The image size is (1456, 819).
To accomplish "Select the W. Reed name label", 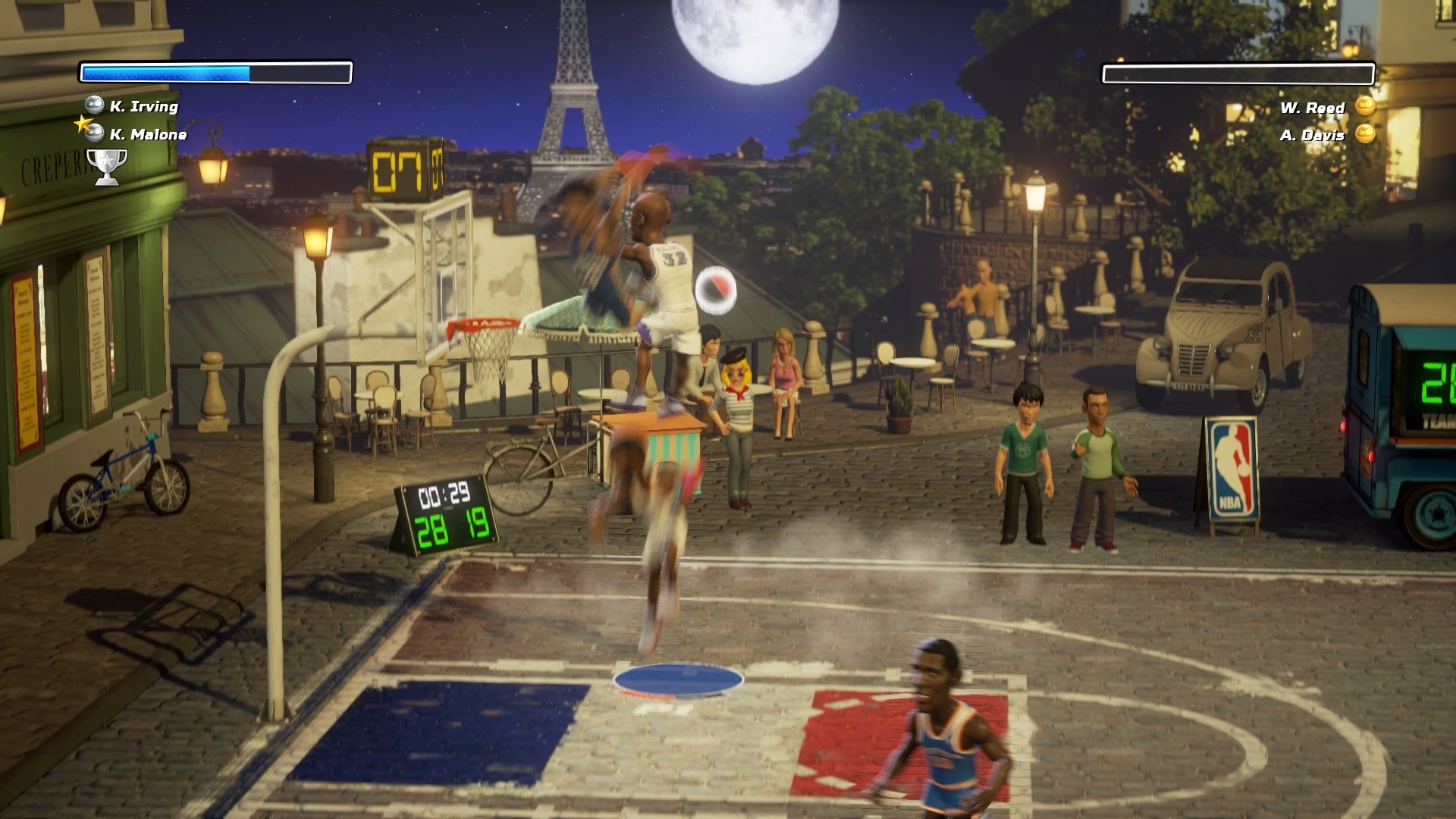I will (1312, 108).
